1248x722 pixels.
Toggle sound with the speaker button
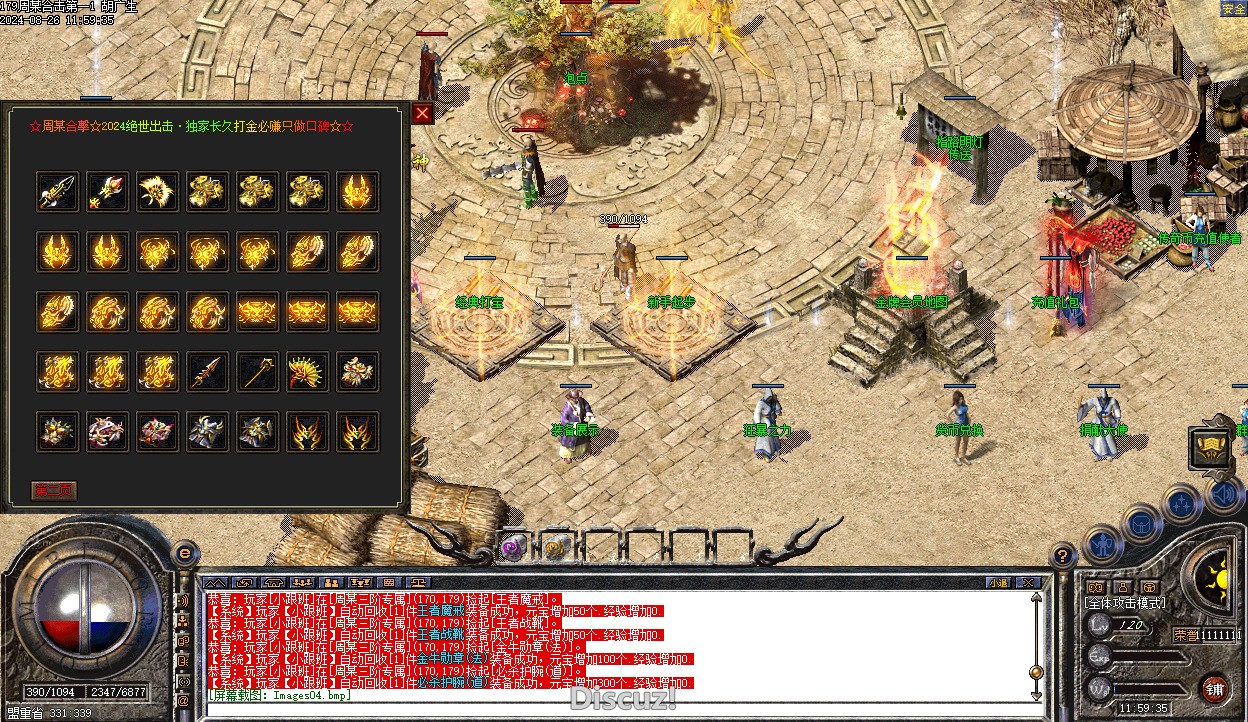coord(1224,492)
